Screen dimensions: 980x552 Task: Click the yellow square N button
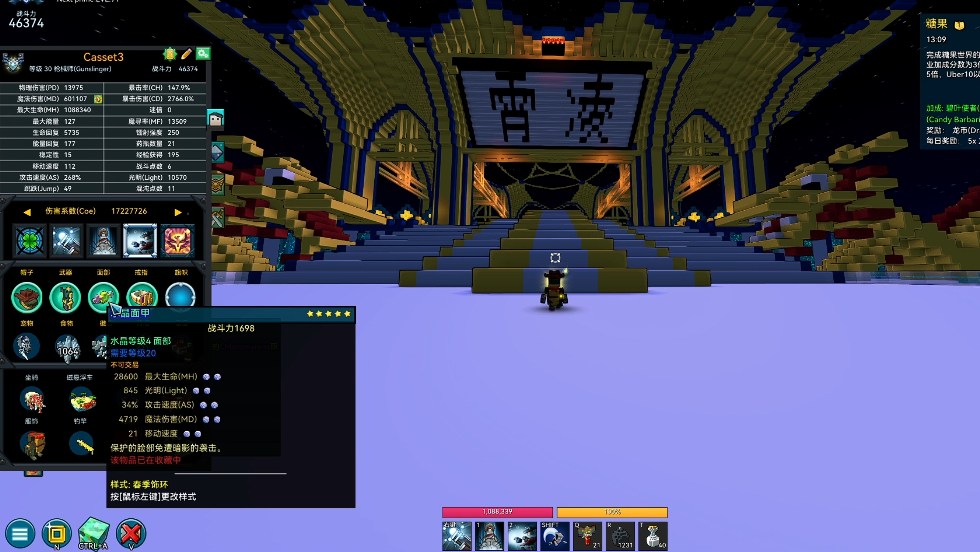[56, 533]
